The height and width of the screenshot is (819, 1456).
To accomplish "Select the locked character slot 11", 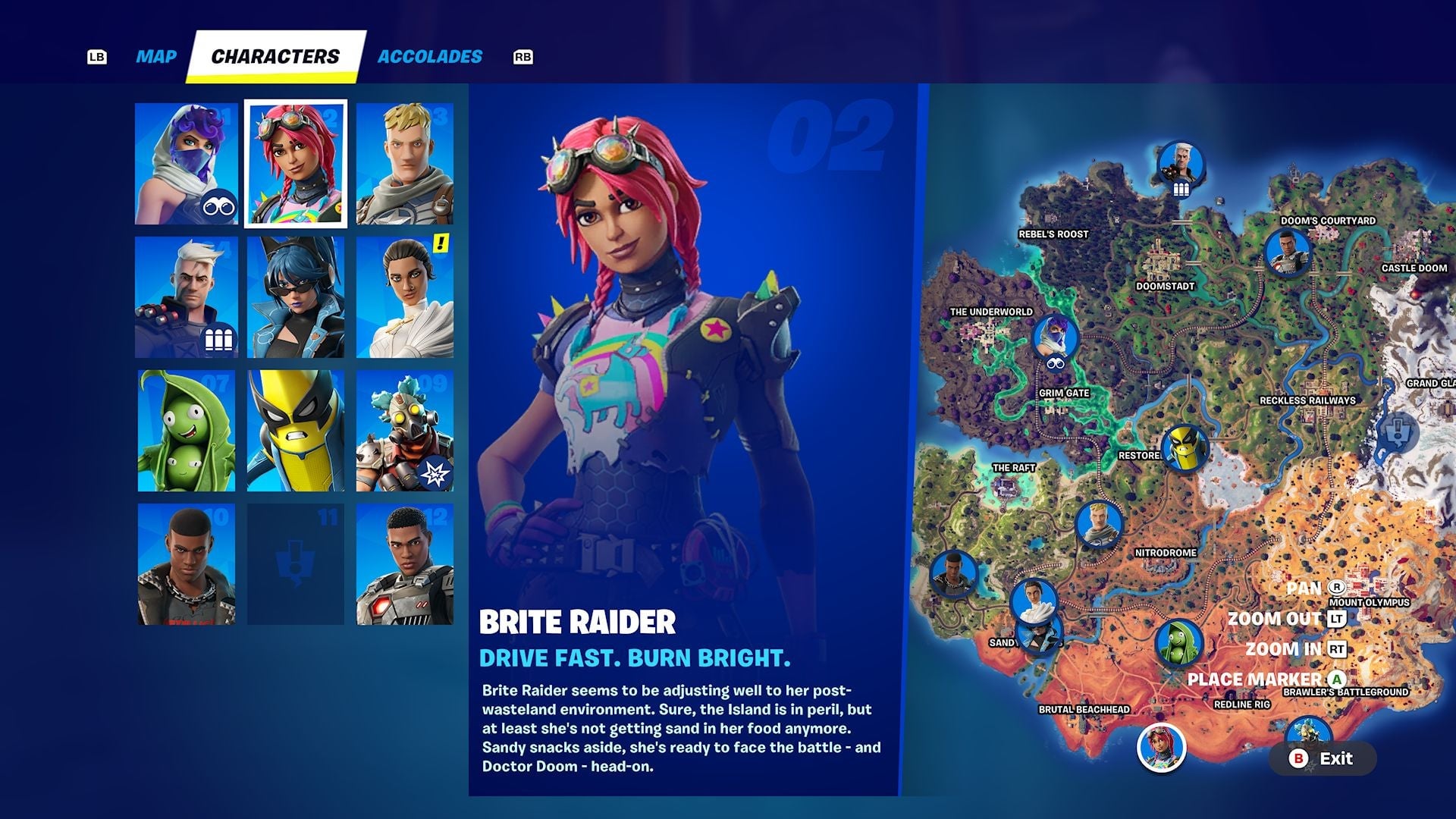I will point(295,562).
